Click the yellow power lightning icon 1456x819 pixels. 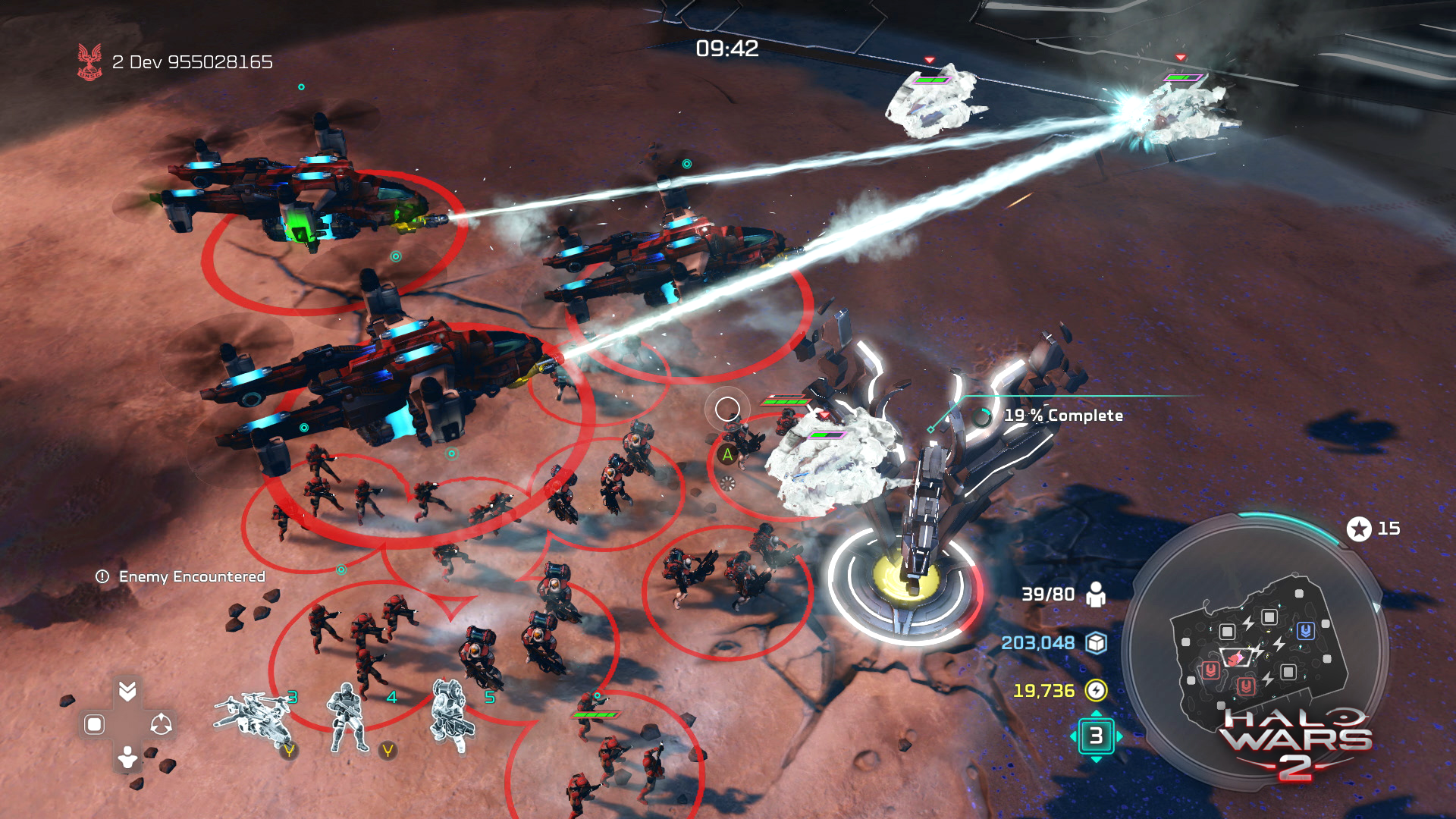pyautogui.click(x=1096, y=690)
